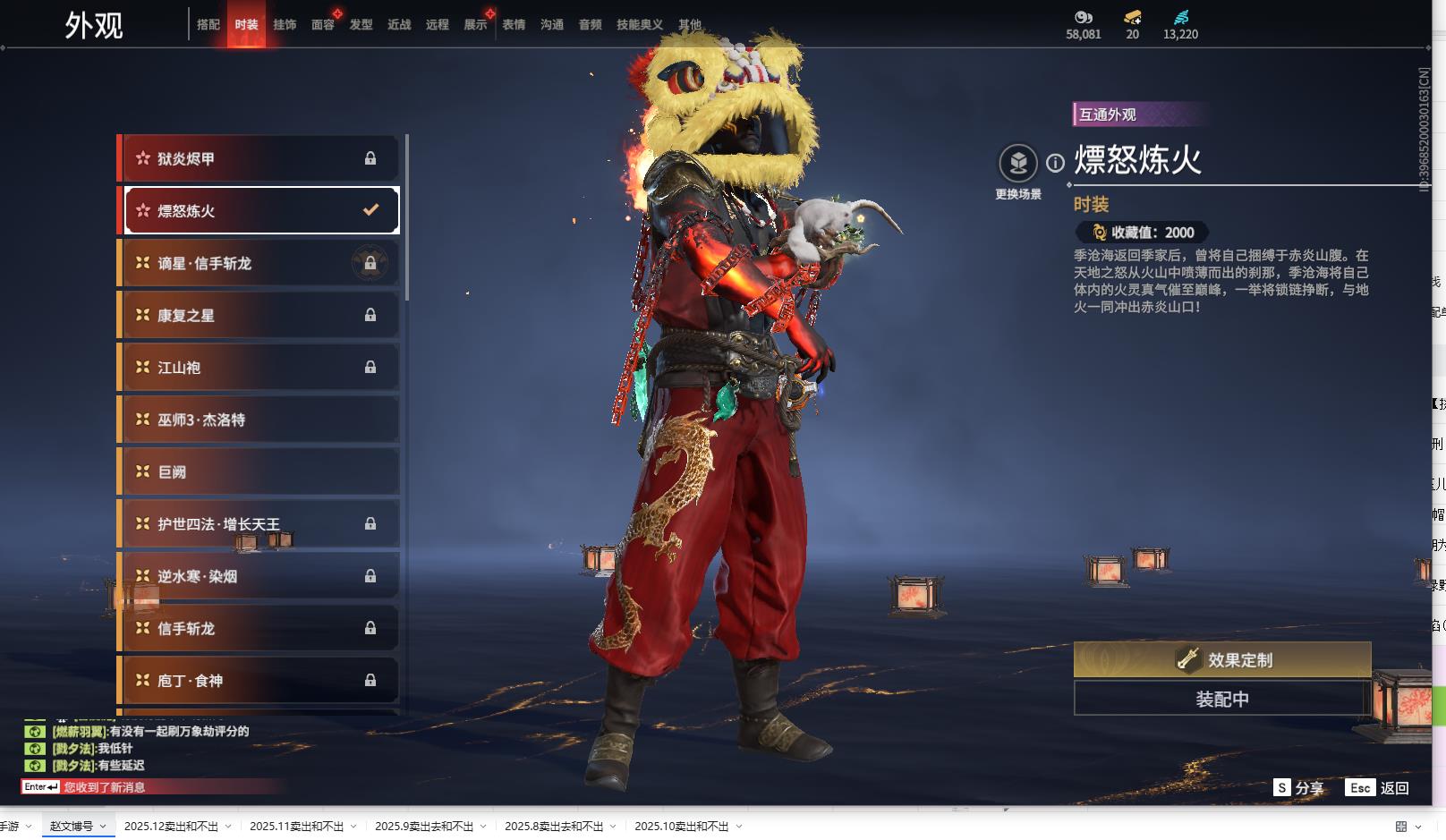Screen dimensions: 1446x840
Task: Choose the 摘星·信手斩龙 outfit row
Action: pos(259,263)
